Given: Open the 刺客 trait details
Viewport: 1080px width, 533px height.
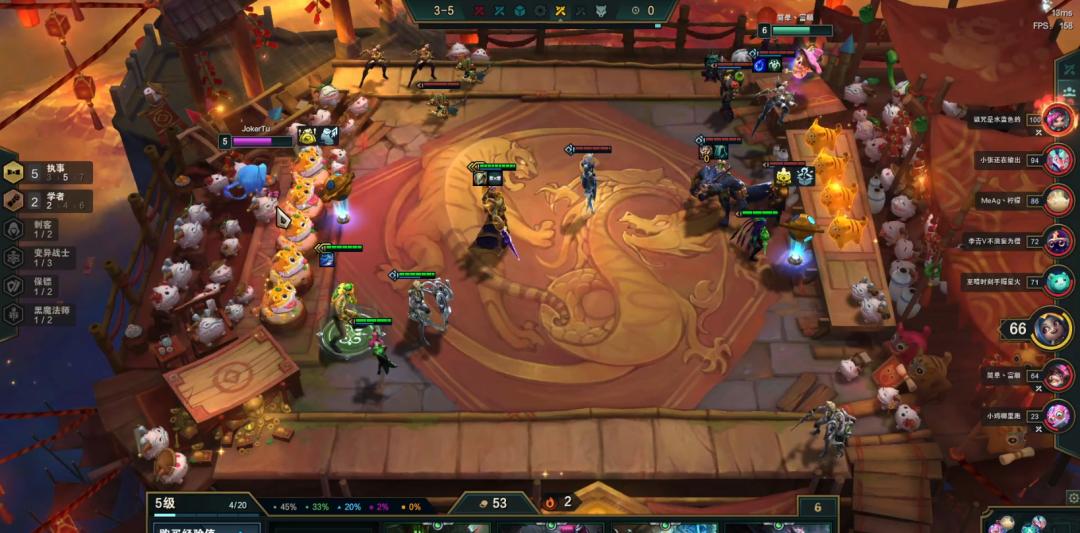Looking at the screenshot, I should pyautogui.click(x=40, y=228).
